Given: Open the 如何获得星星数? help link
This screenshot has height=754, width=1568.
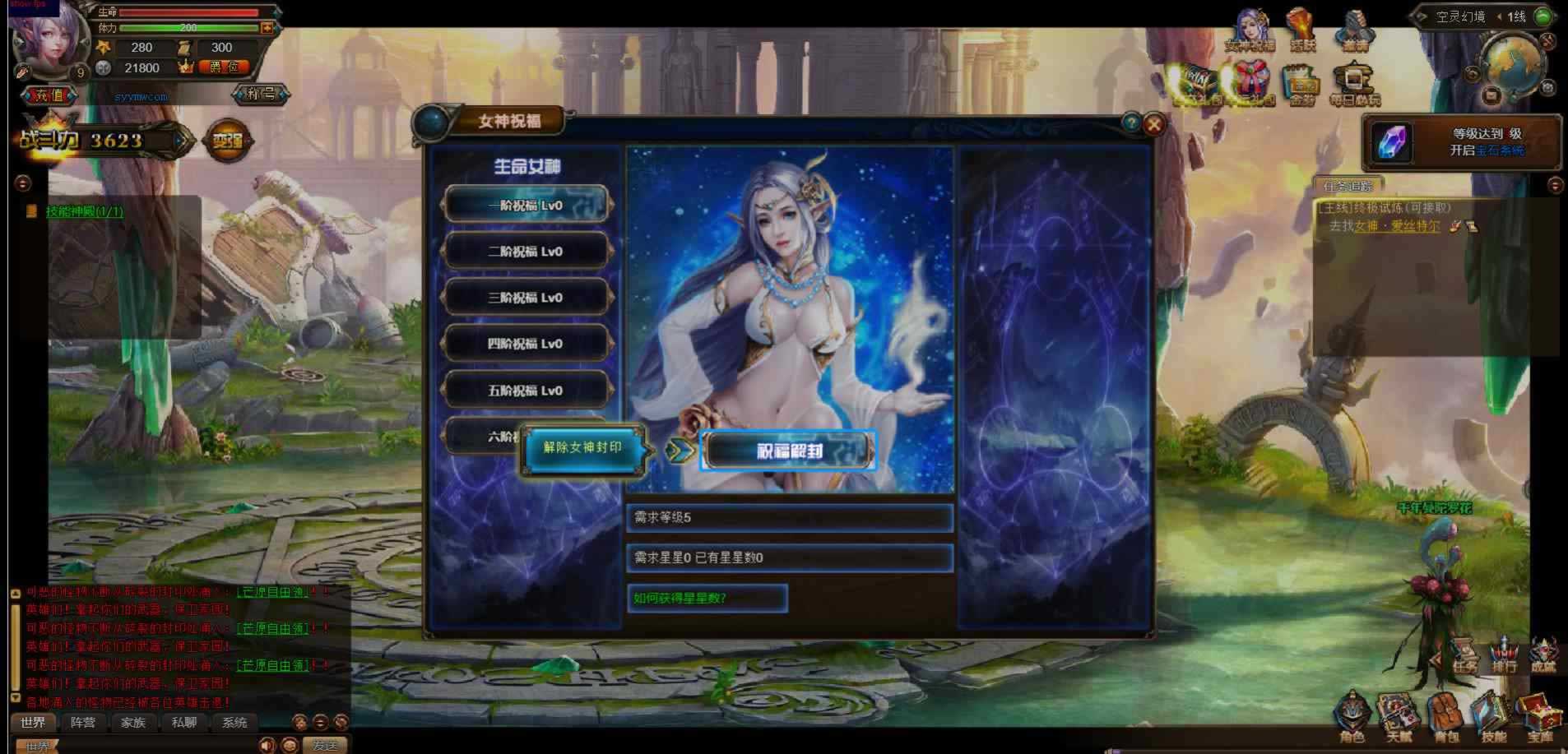Looking at the screenshot, I should tap(706, 598).
